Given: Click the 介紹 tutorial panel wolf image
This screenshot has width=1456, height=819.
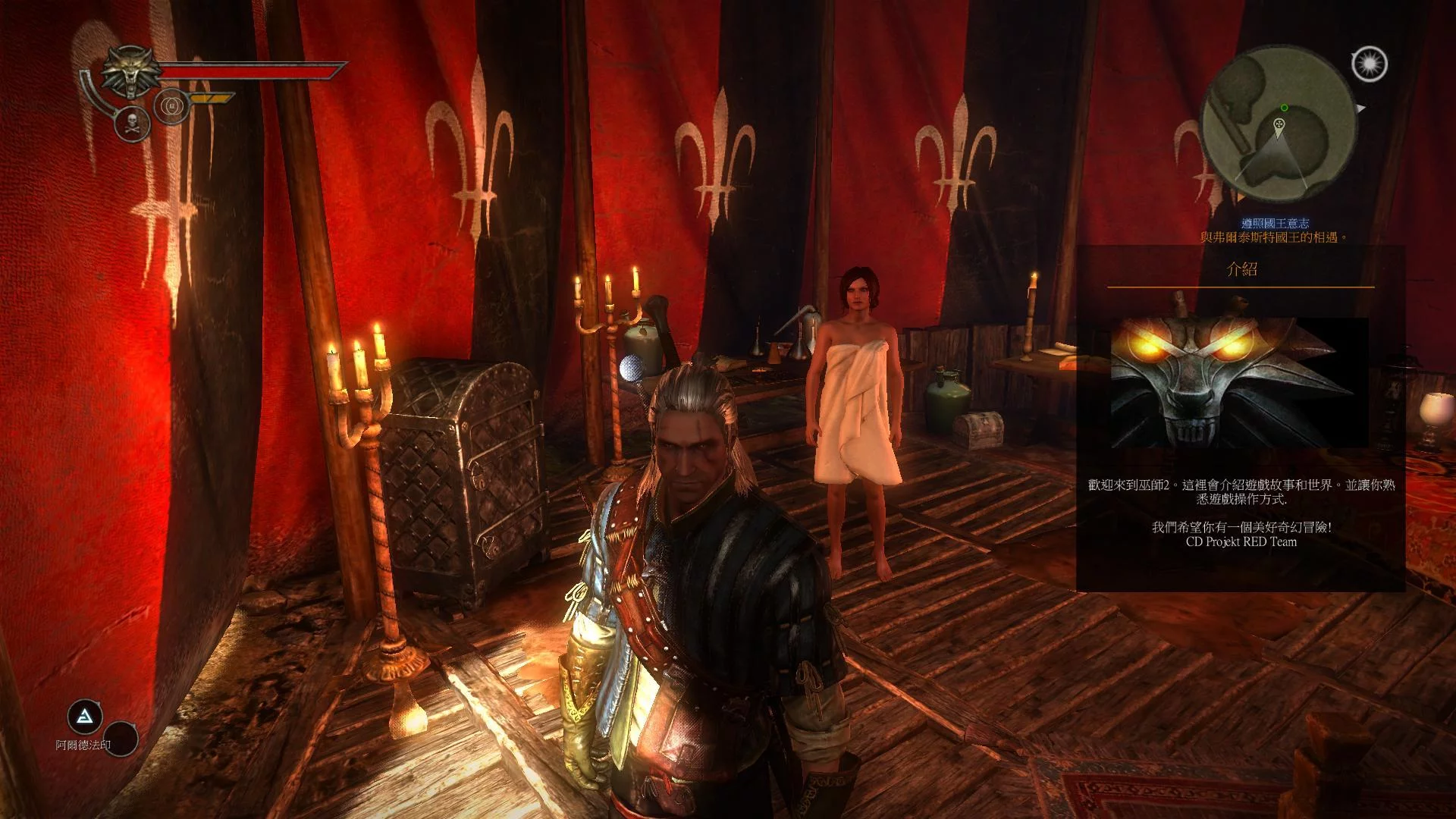Looking at the screenshot, I should click(1239, 382).
